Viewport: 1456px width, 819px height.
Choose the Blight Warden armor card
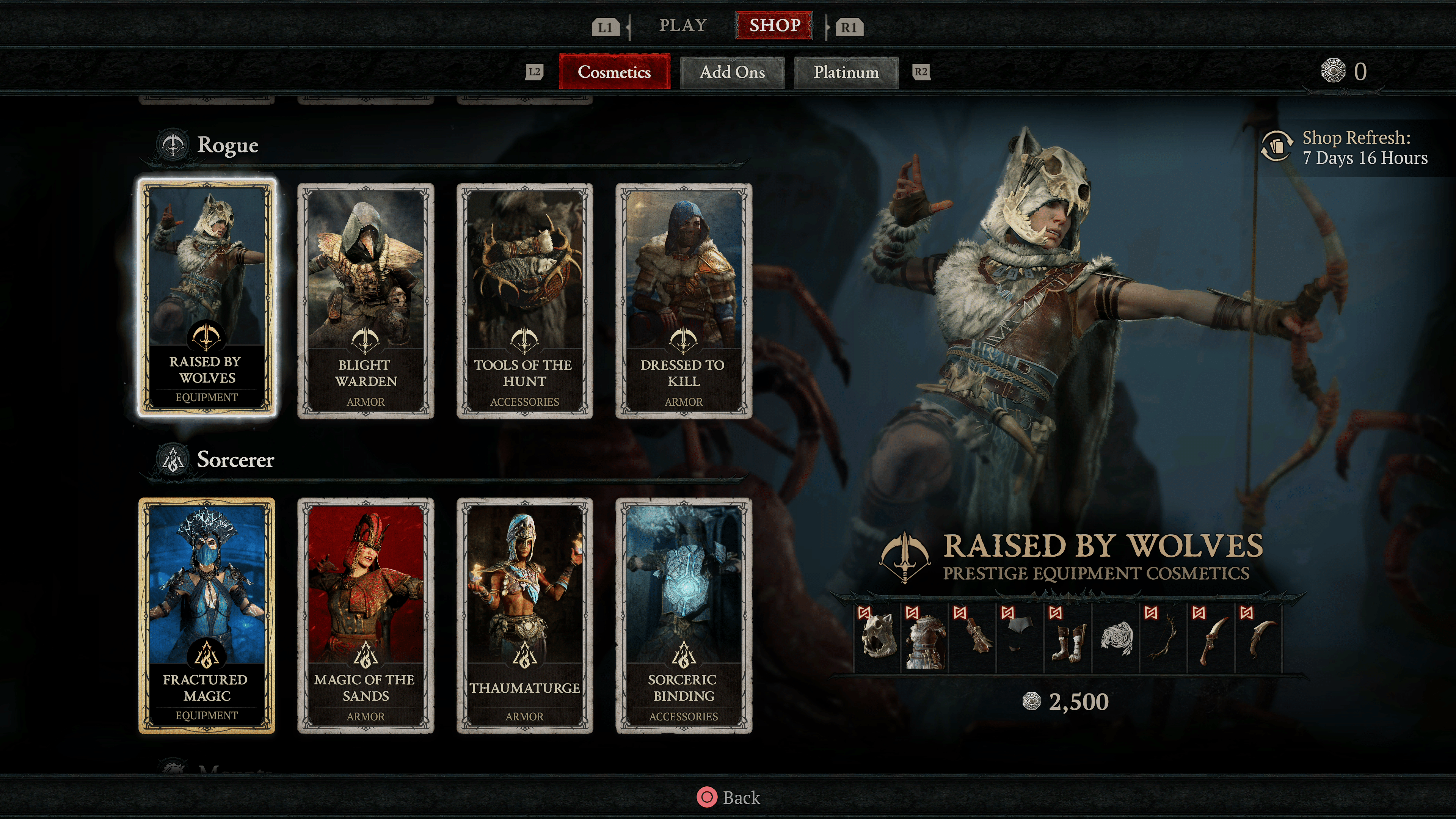point(366,300)
